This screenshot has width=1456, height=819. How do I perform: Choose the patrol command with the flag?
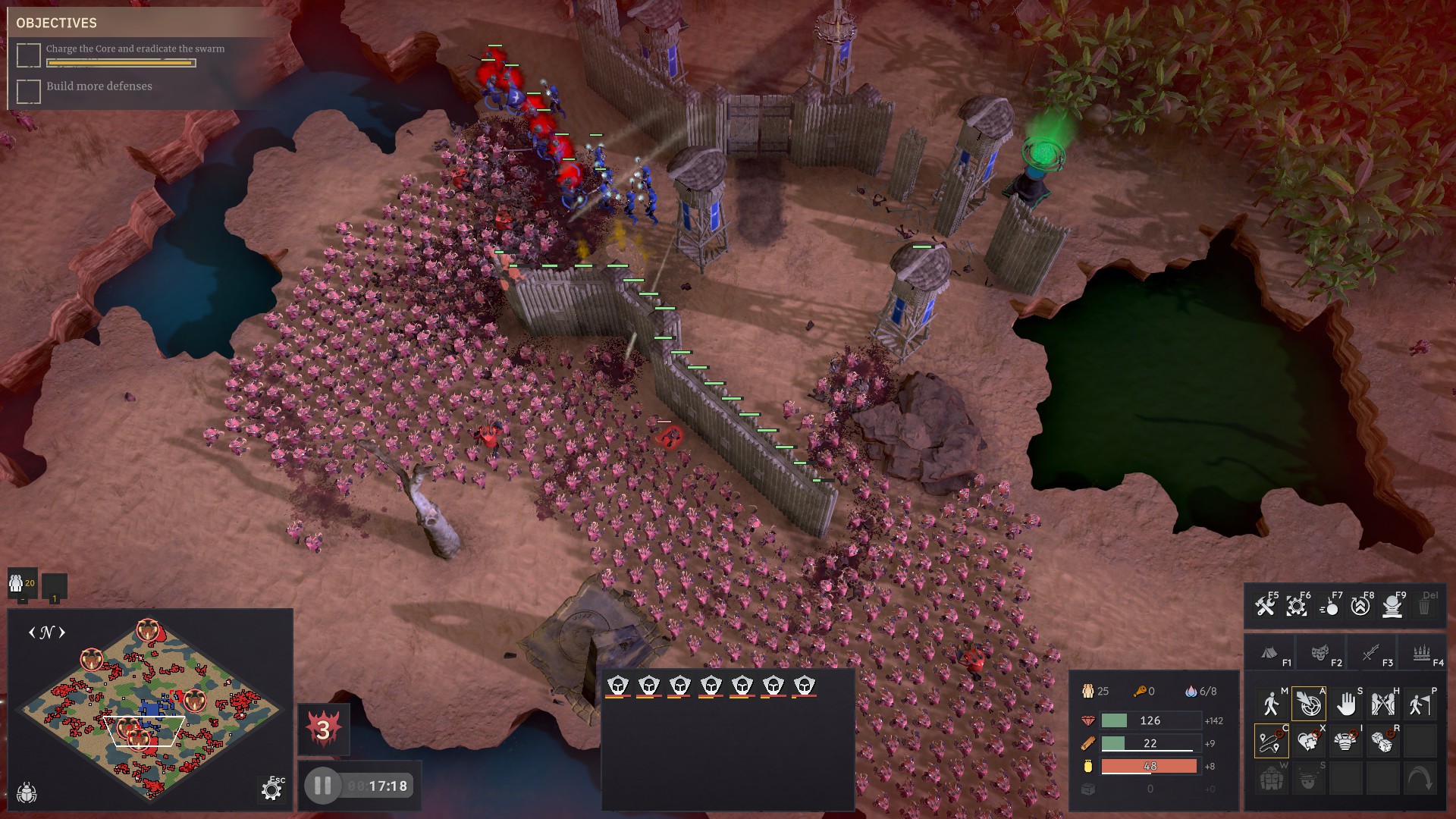tap(1420, 704)
